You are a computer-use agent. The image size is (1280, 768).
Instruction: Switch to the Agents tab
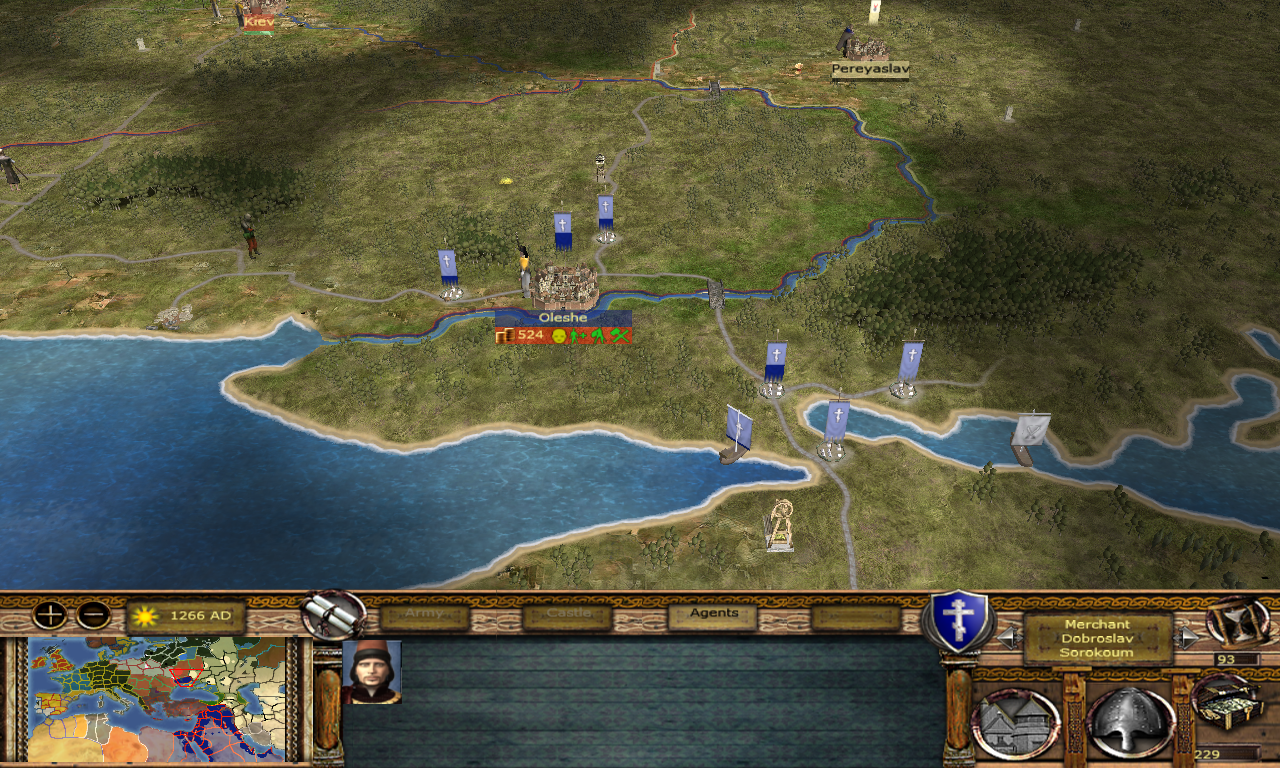(713, 615)
